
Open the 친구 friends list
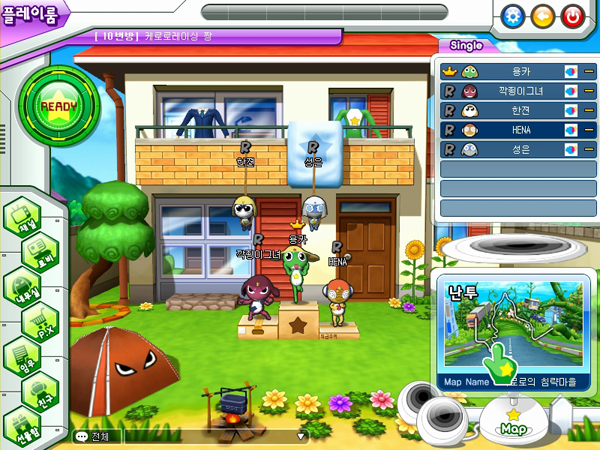pyautogui.click(x=36, y=389)
